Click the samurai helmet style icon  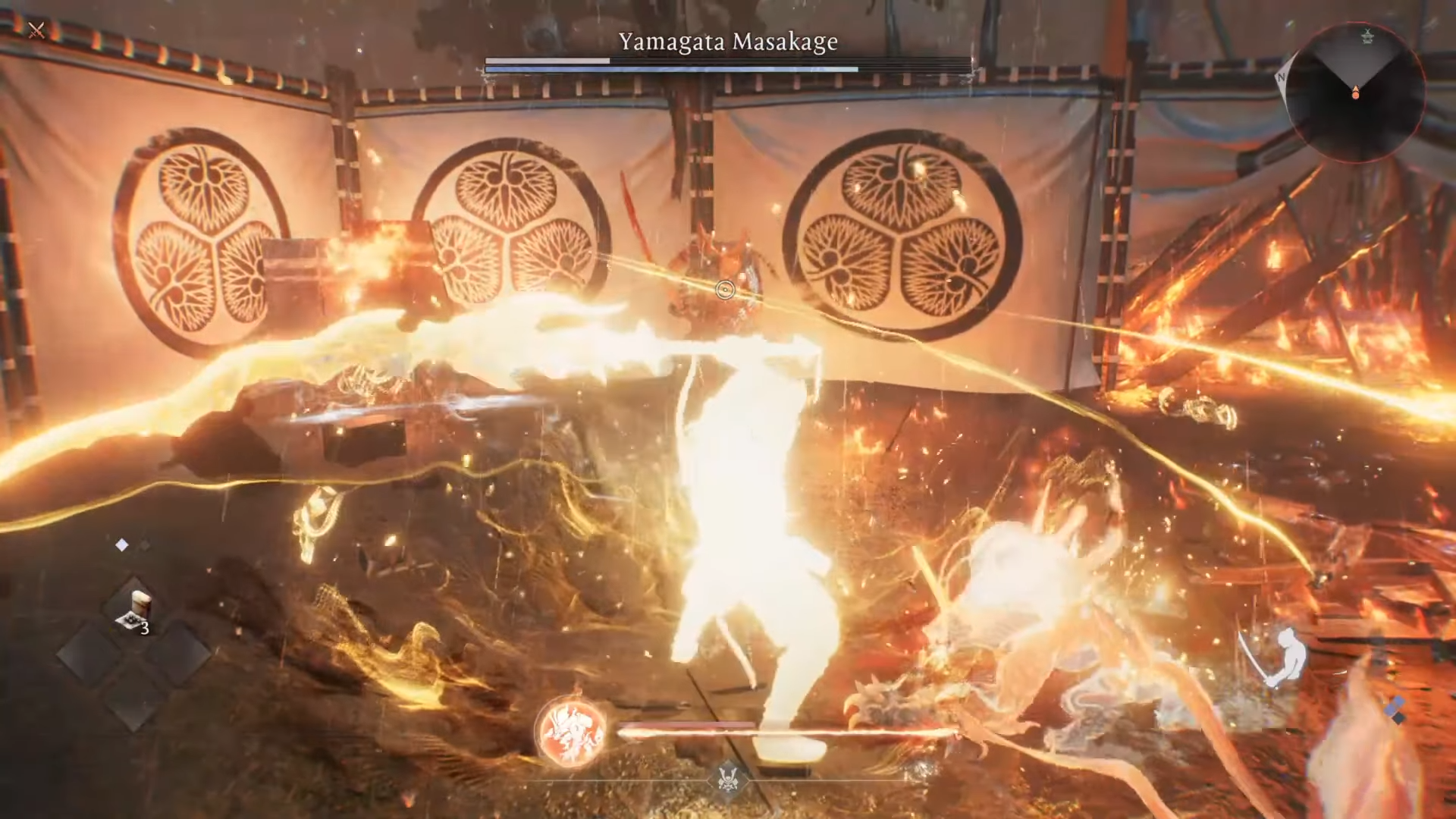click(x=728, y=779)
